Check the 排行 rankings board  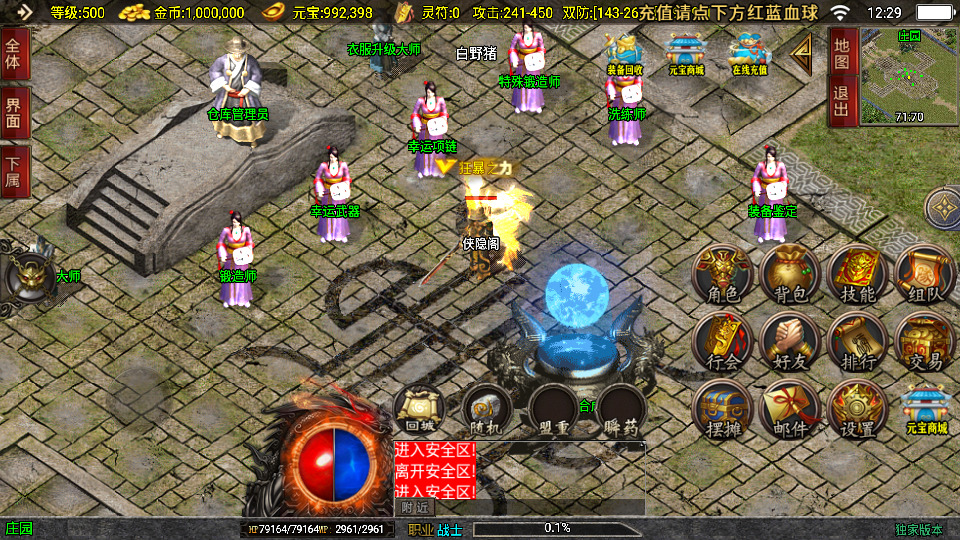857,341
